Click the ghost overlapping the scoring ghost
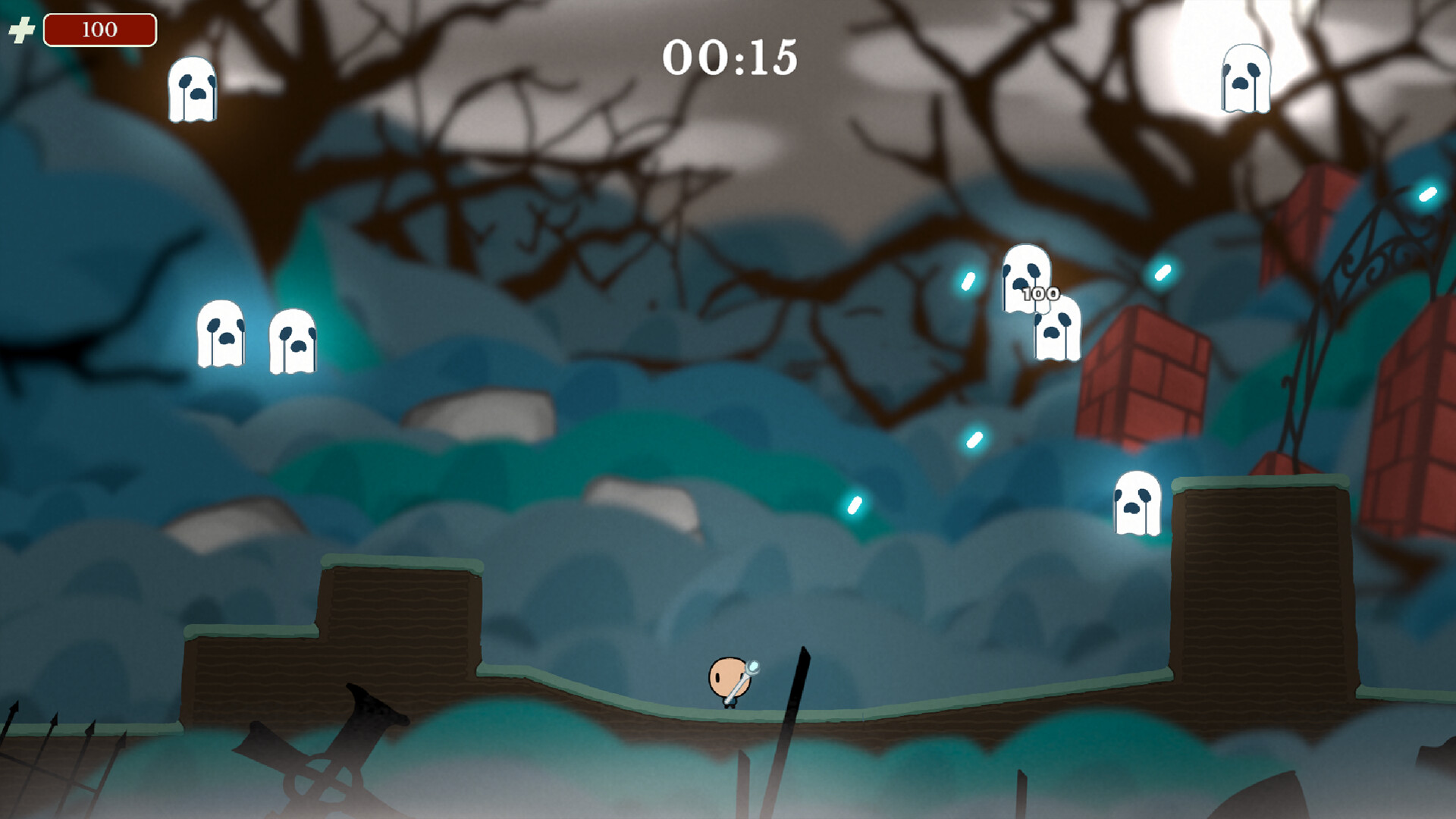Image resolution: width=1456 pixels, height=819 pixels. pos(1056,334)
